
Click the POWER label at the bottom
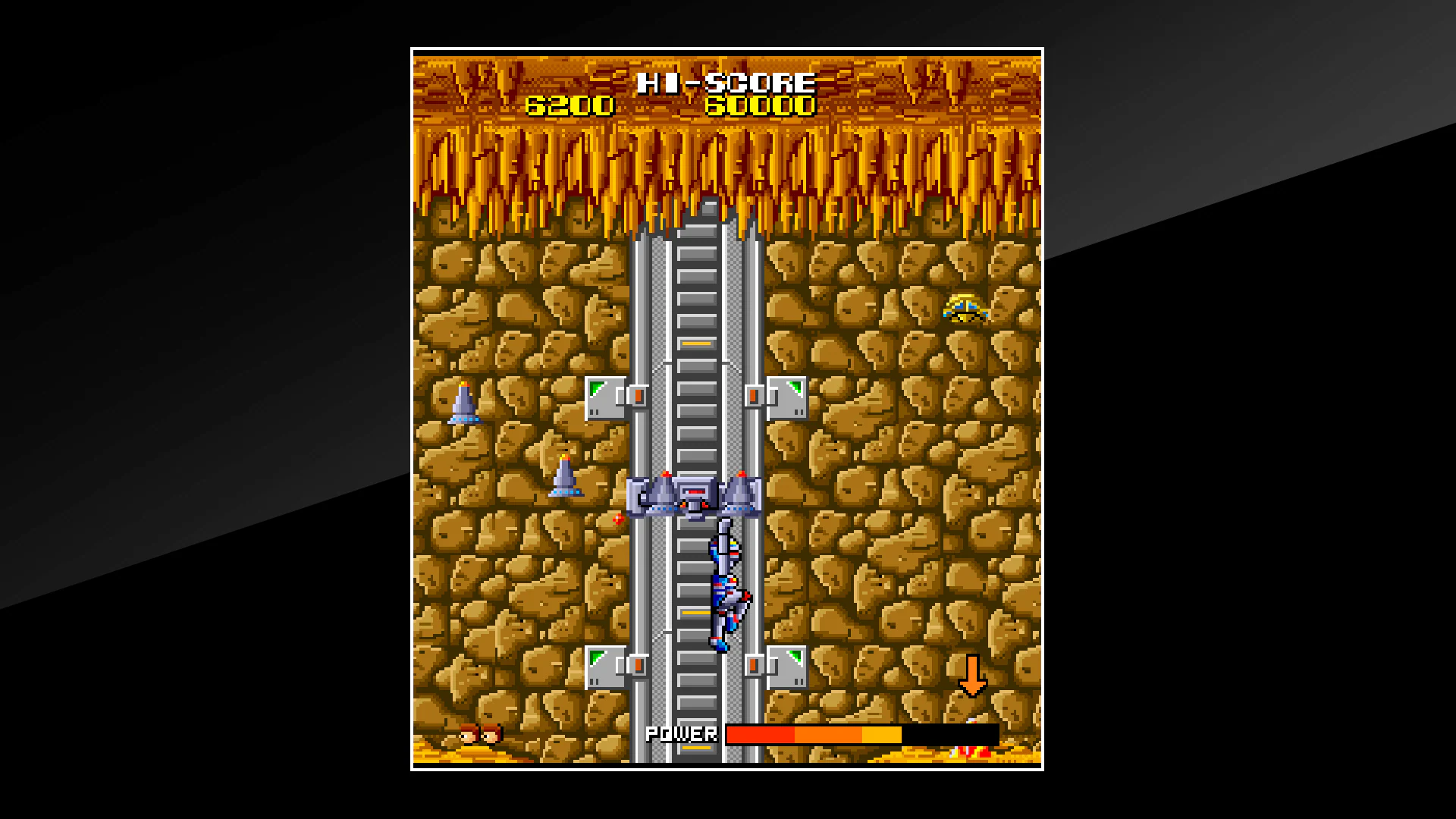(x=680, y=733)
